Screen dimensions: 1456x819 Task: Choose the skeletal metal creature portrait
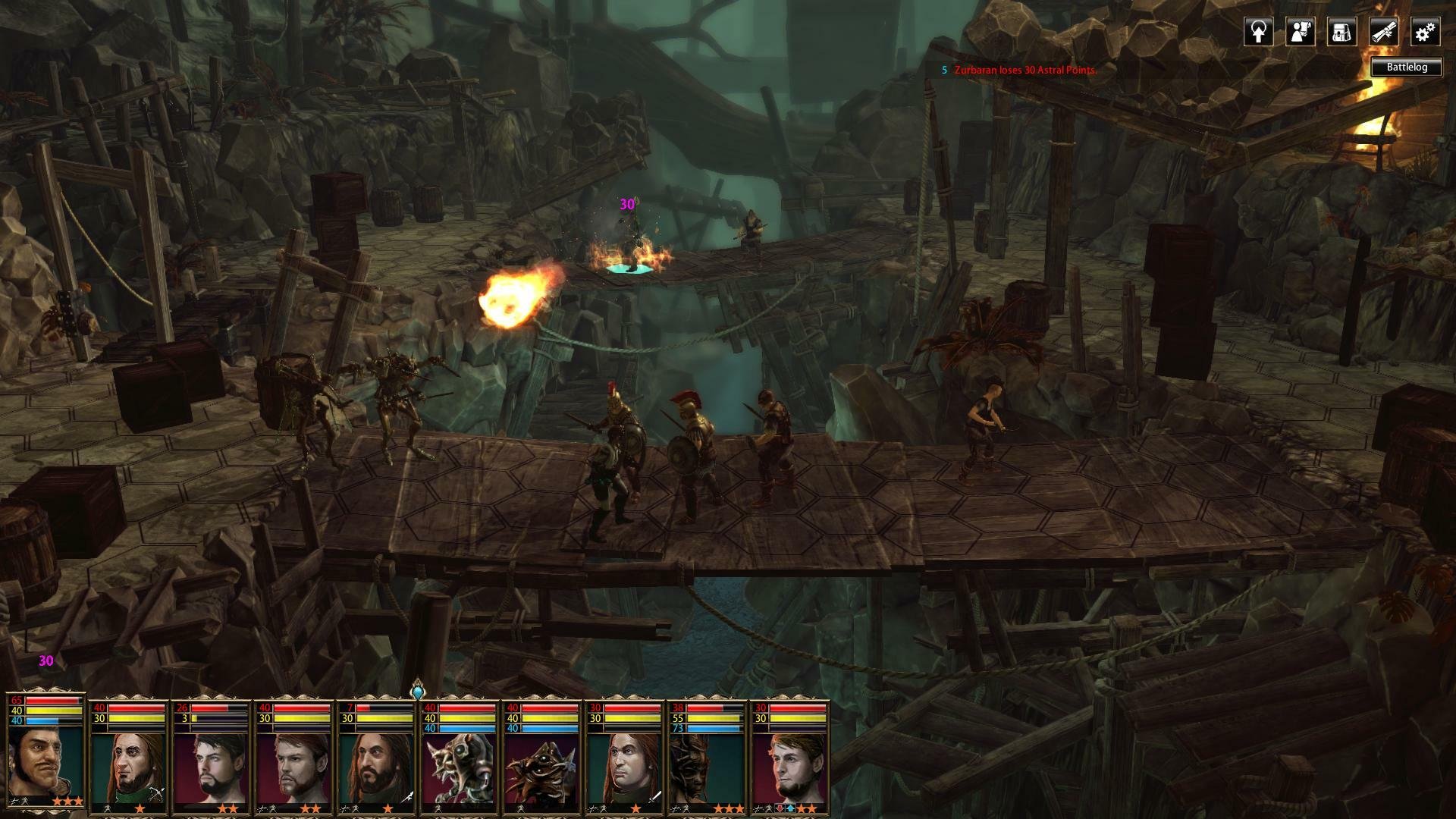click(x=460, y=767)
